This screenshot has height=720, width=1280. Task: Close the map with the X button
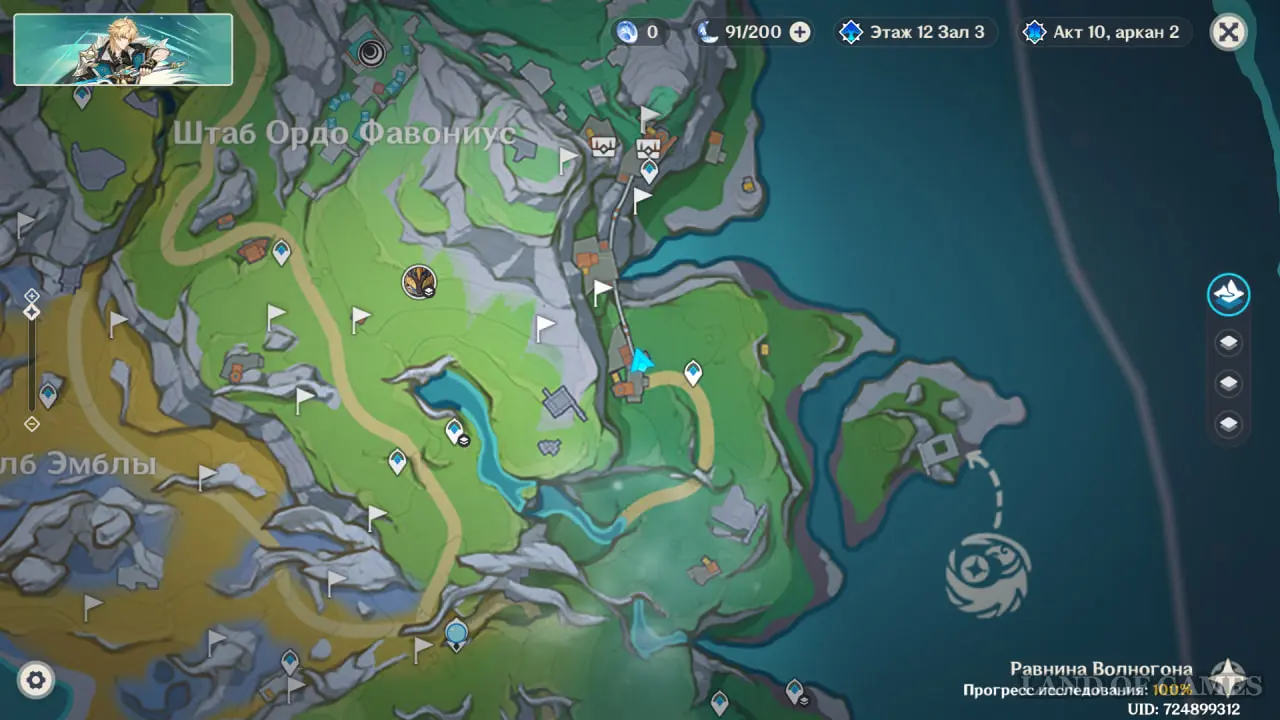[x=1228, y=32]
